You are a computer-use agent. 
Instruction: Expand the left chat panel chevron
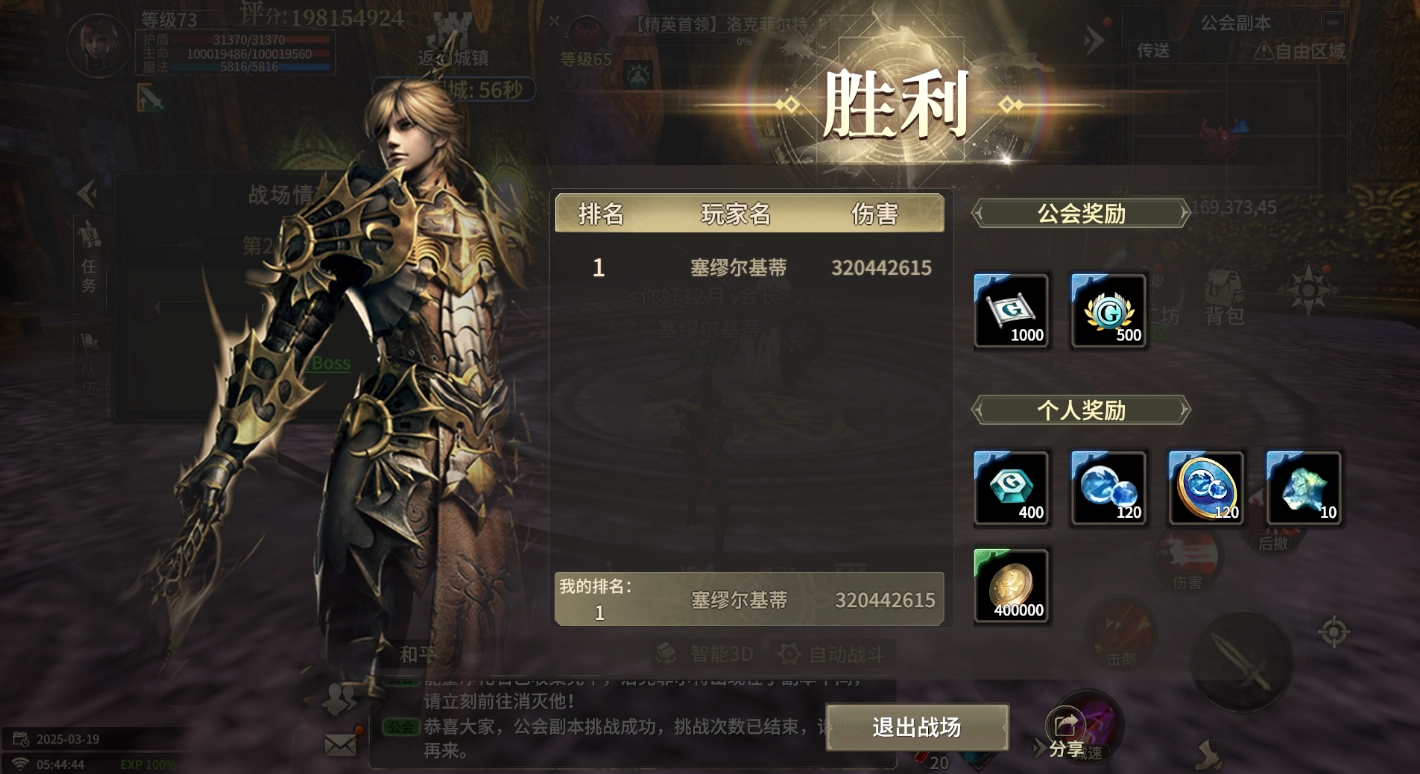87,196
